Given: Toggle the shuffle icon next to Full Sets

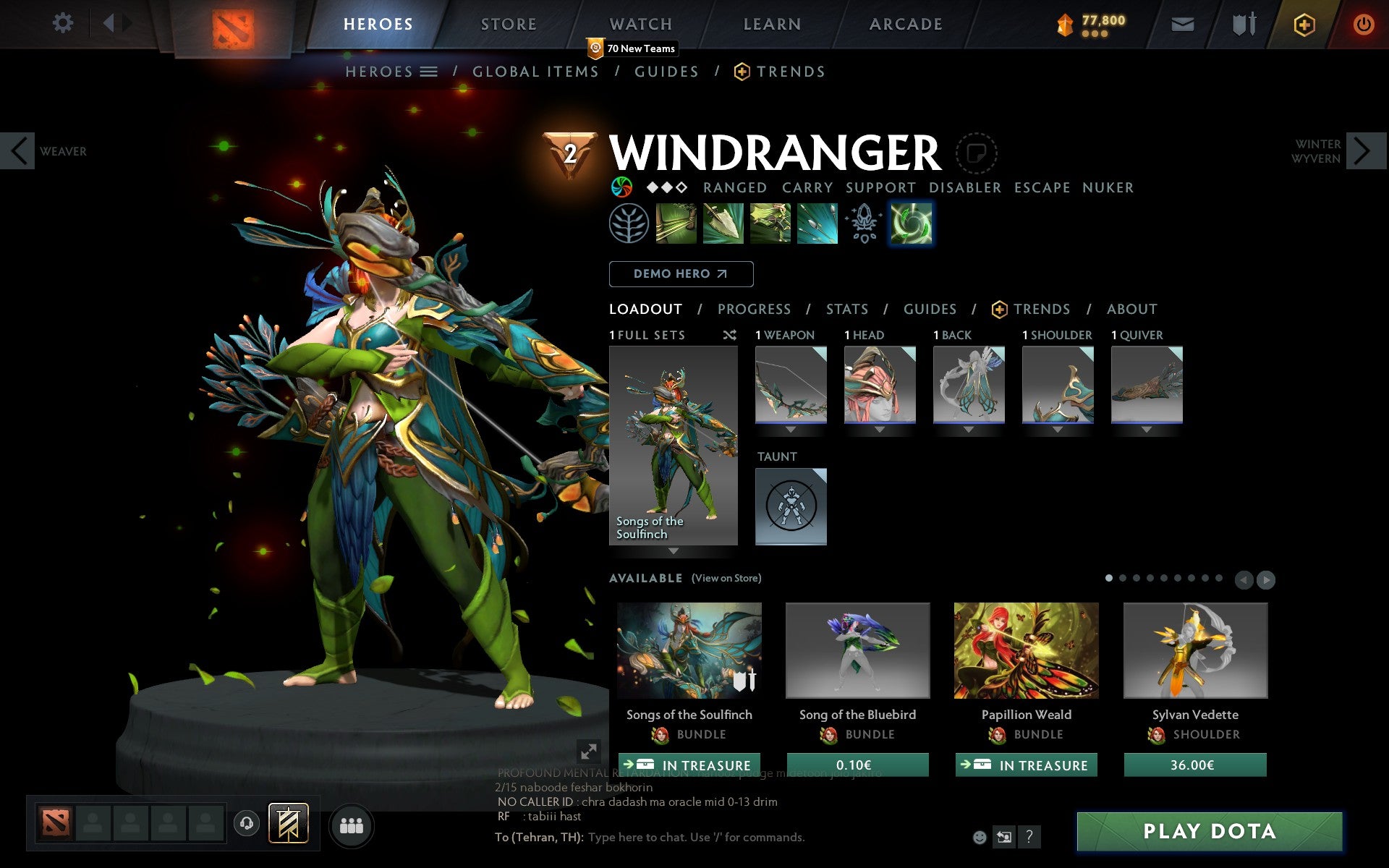Looking at the screenshot, I should 729,335.
